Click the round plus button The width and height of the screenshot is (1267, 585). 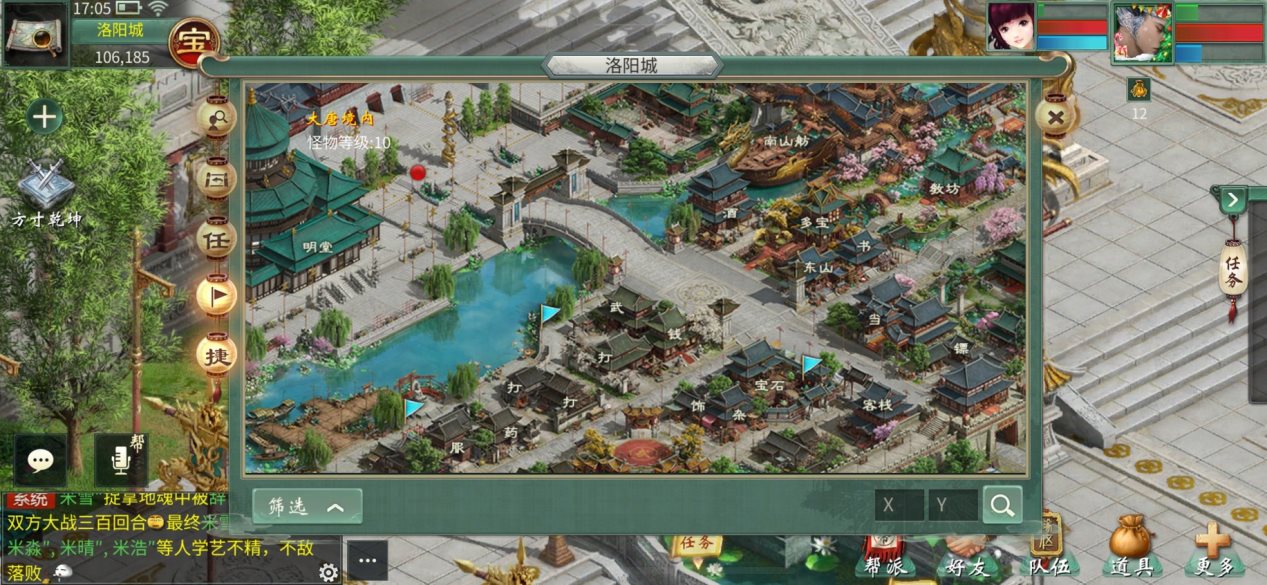44,117
